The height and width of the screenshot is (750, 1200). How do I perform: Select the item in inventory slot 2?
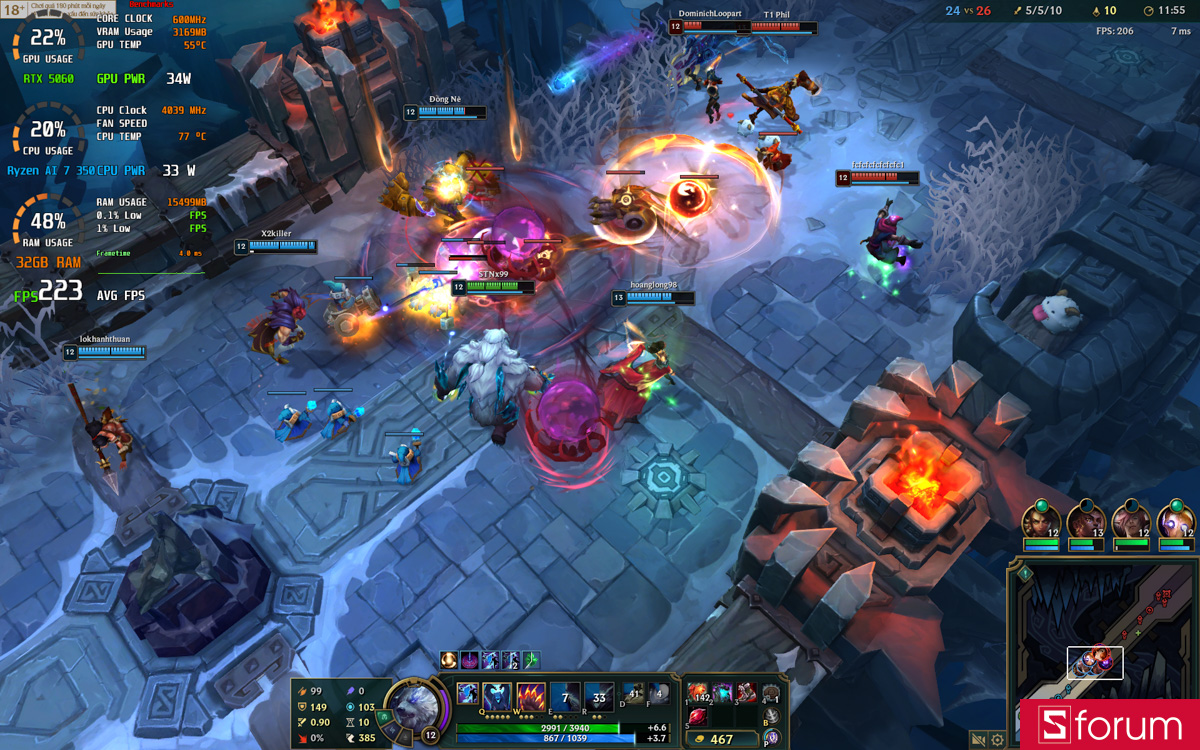pyautogui.click(x=722, y=693)
